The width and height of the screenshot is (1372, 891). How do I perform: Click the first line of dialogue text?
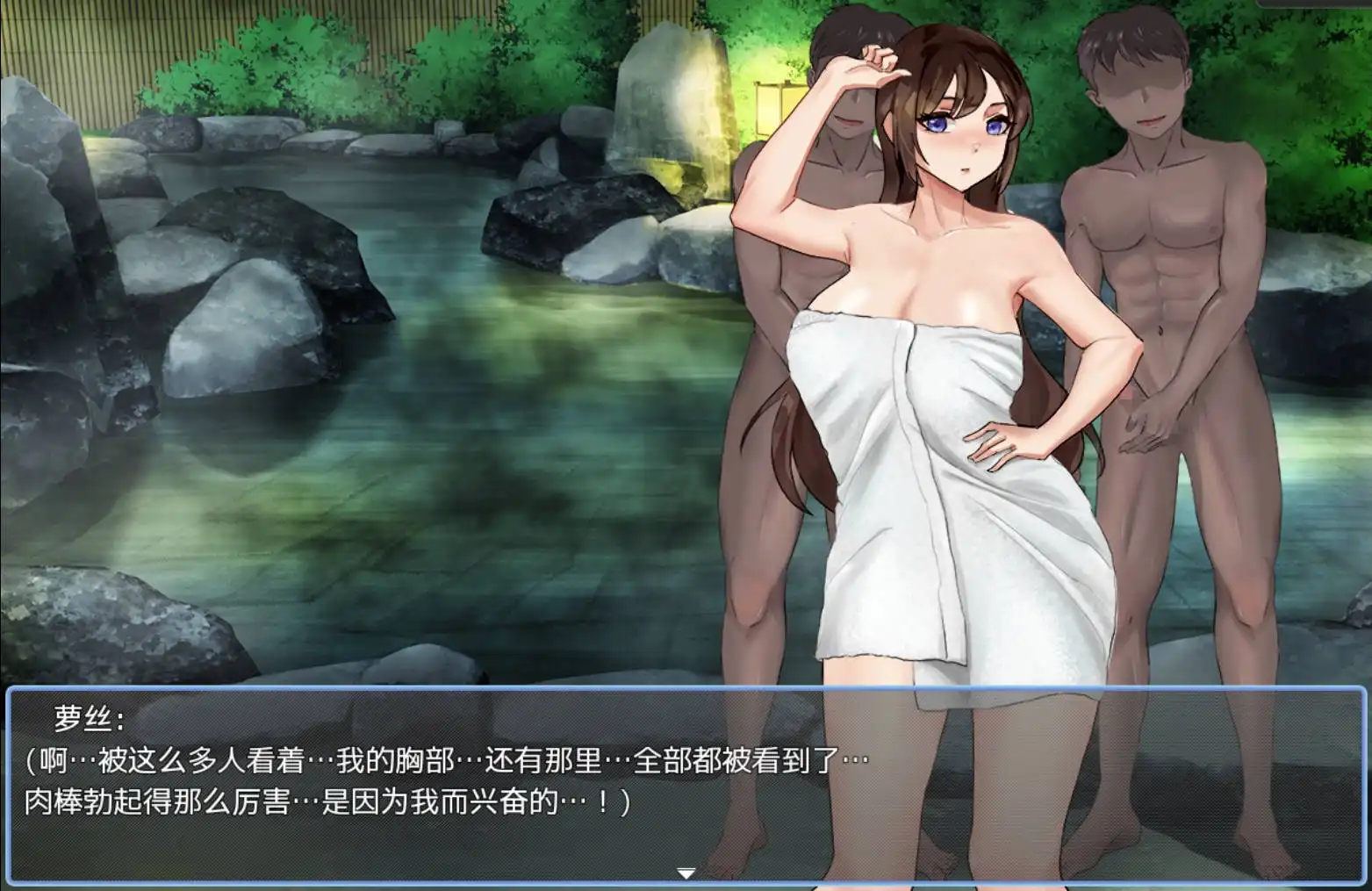pos(439,763)
